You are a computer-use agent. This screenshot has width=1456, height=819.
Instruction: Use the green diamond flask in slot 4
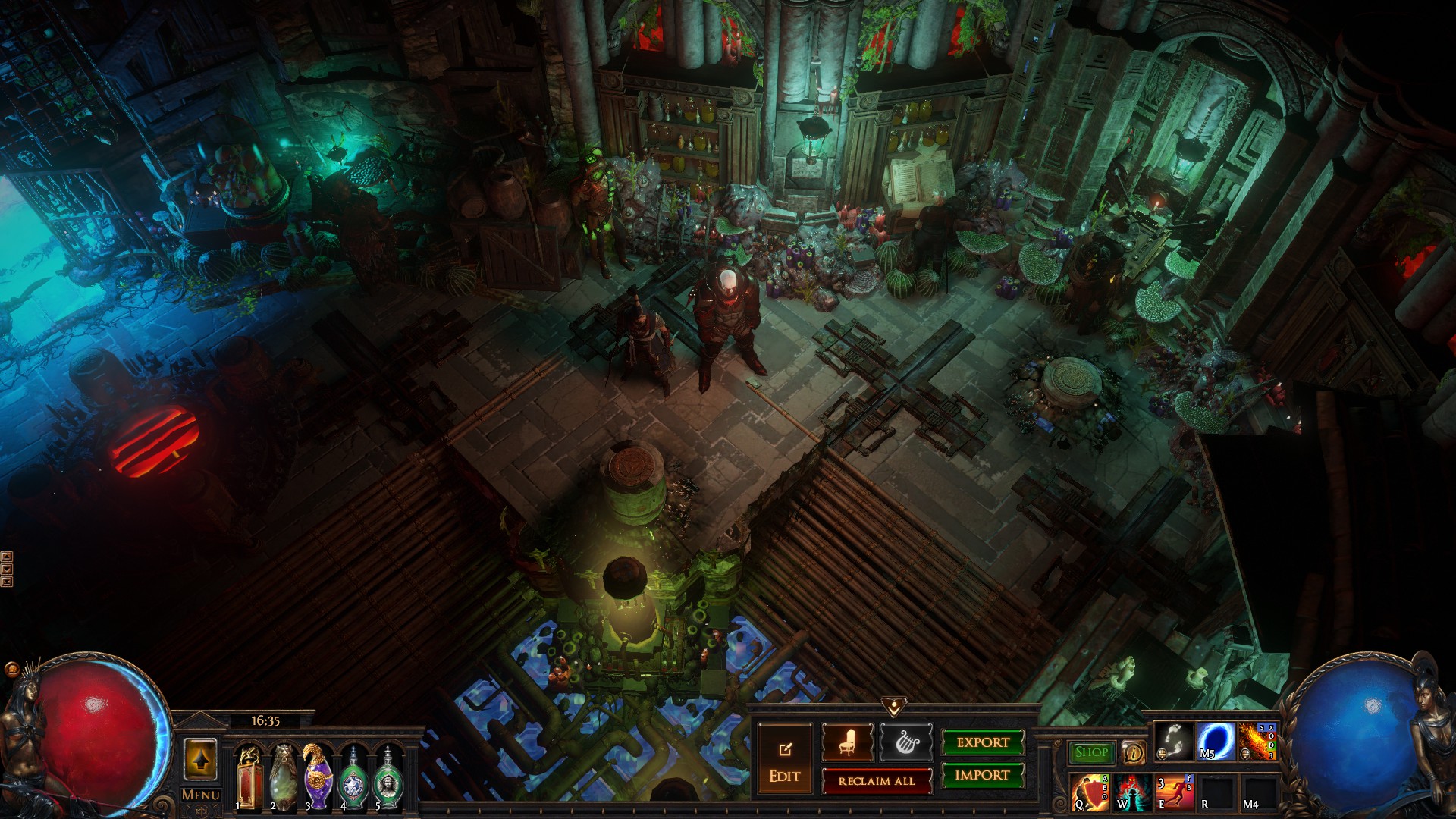click(x=353, y=779)
